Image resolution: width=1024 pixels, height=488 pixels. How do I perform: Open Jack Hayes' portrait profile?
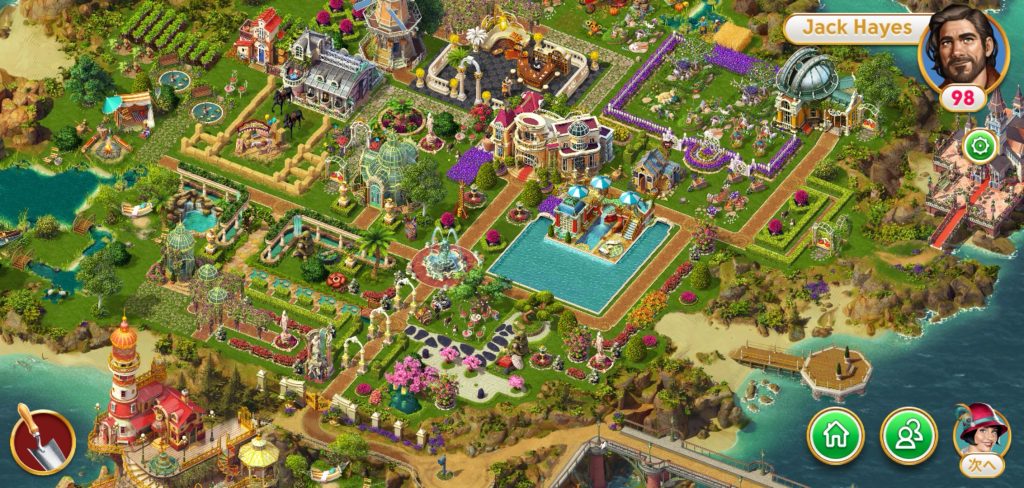pyautogui.click(x=963, y=45)
